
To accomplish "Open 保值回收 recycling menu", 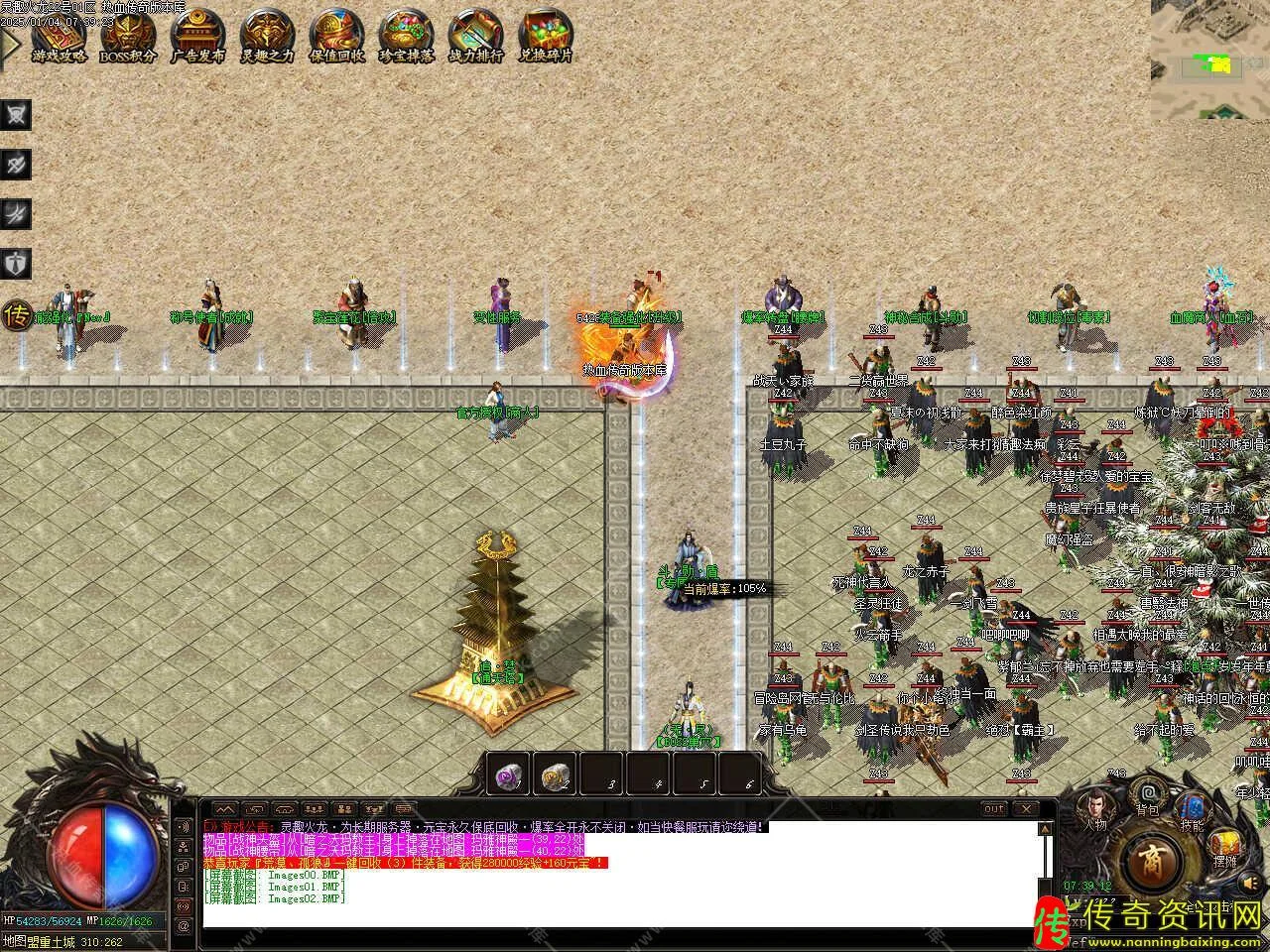I will [336, 36].
